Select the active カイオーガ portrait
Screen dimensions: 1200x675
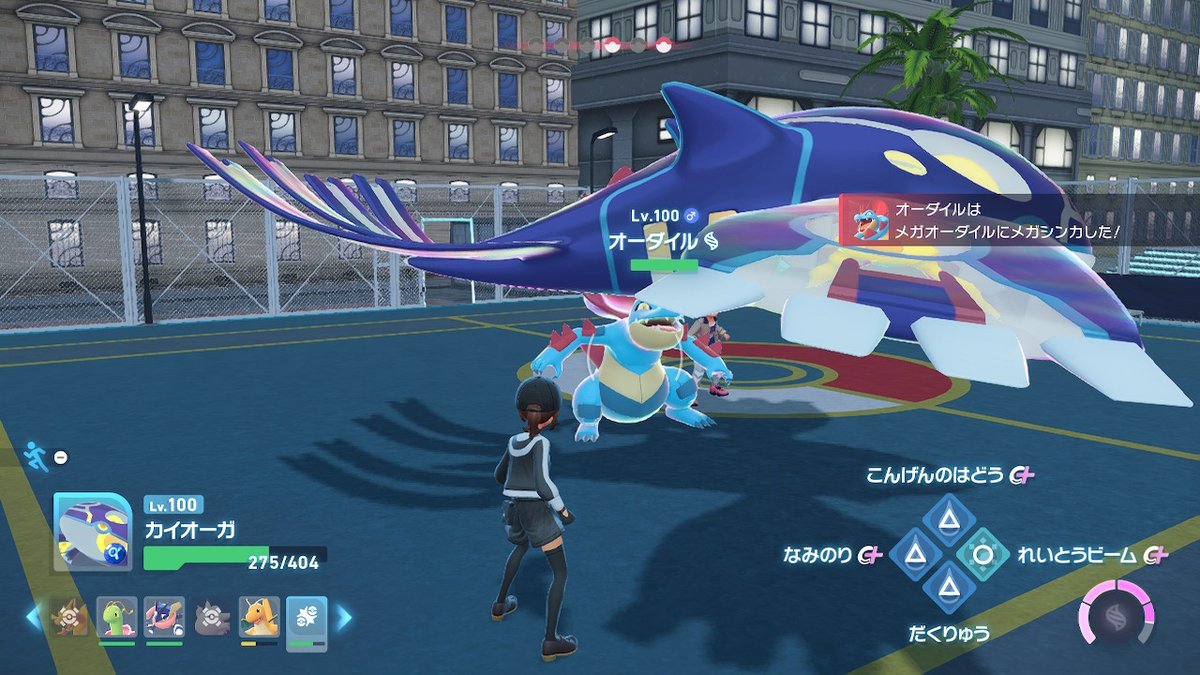point(92,532)
